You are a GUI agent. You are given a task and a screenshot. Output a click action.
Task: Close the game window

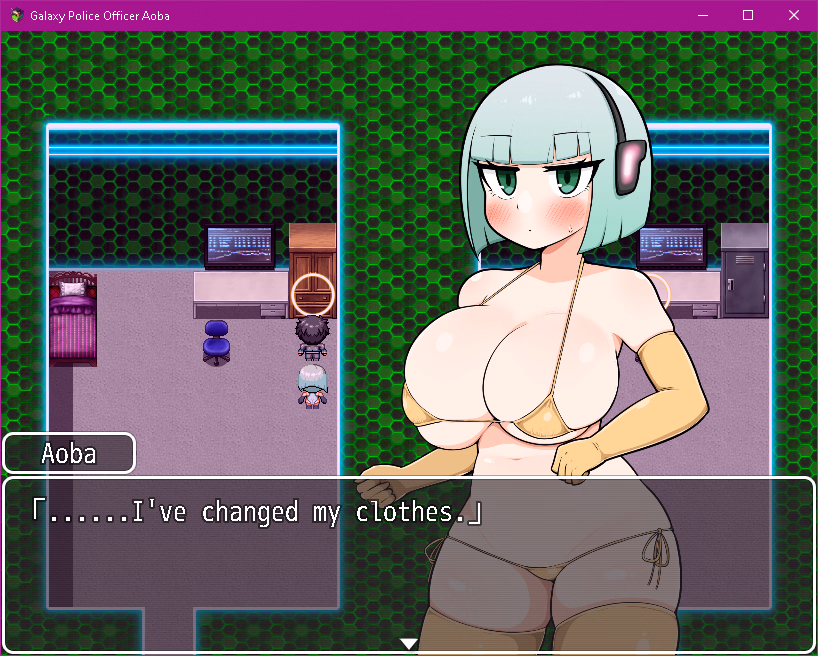pos(794,15)
